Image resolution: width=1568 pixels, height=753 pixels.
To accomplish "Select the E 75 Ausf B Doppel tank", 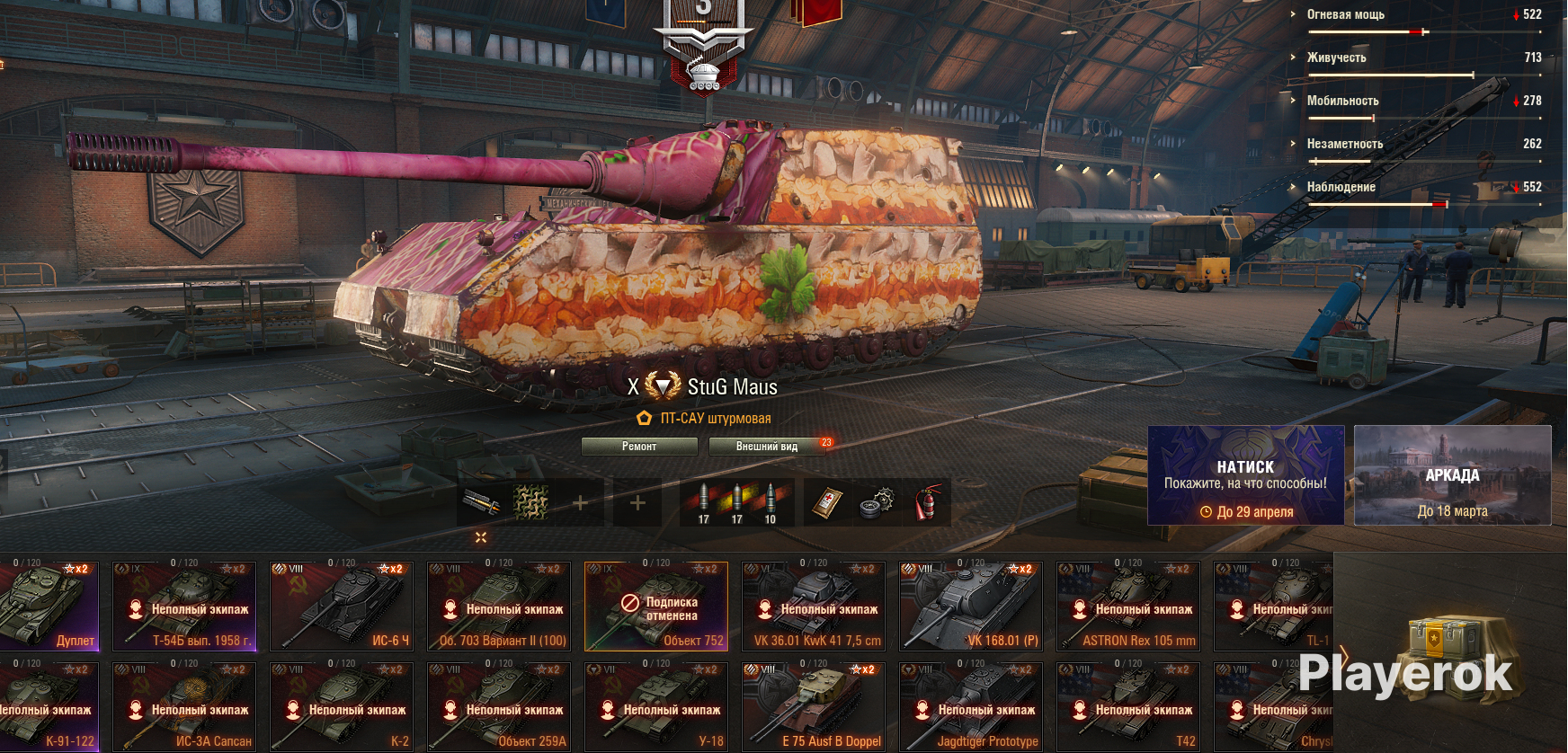I will point(814,706).
